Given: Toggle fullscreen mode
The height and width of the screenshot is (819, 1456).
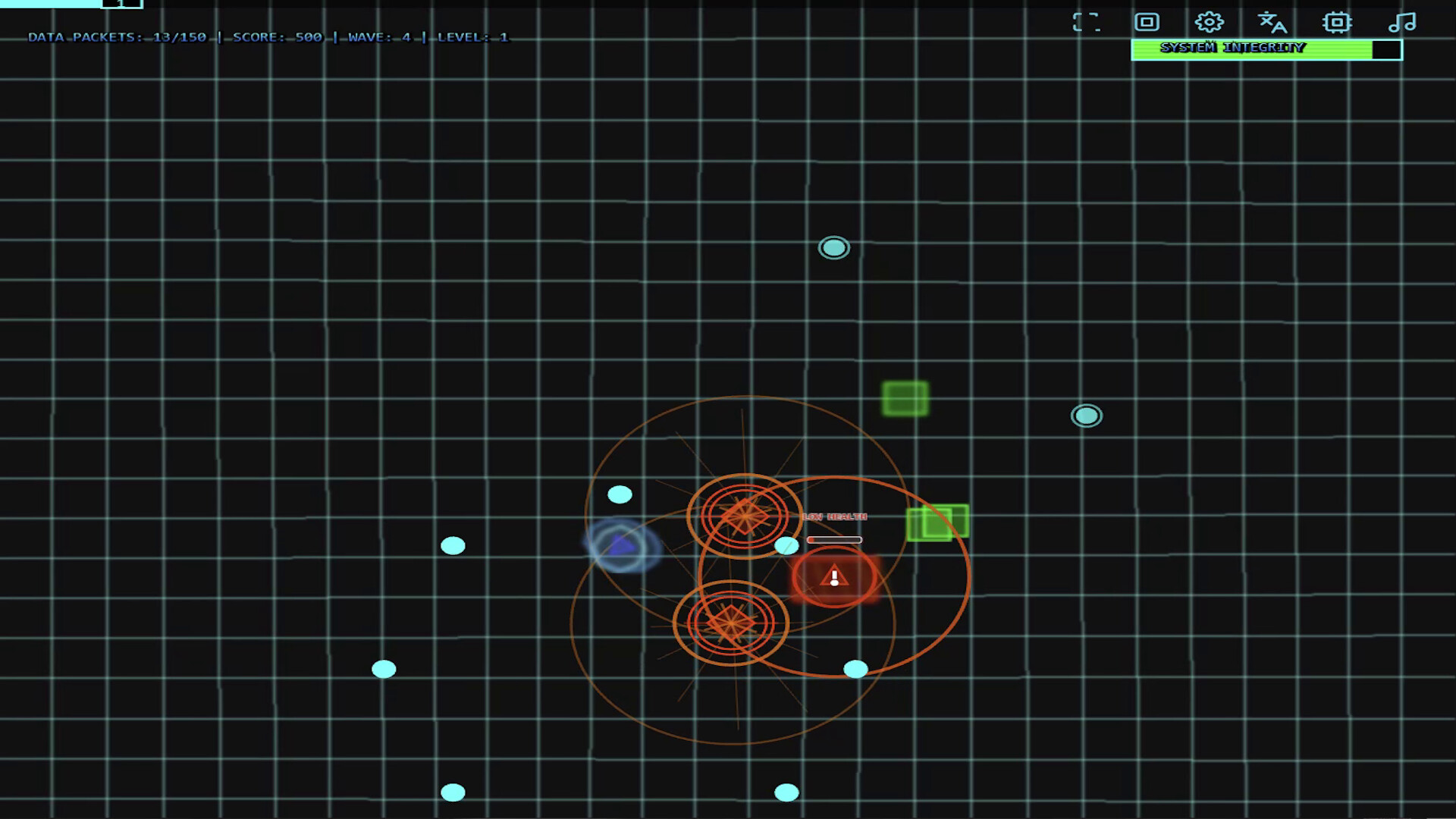Looking at the screenshot, I should 1087,23.
